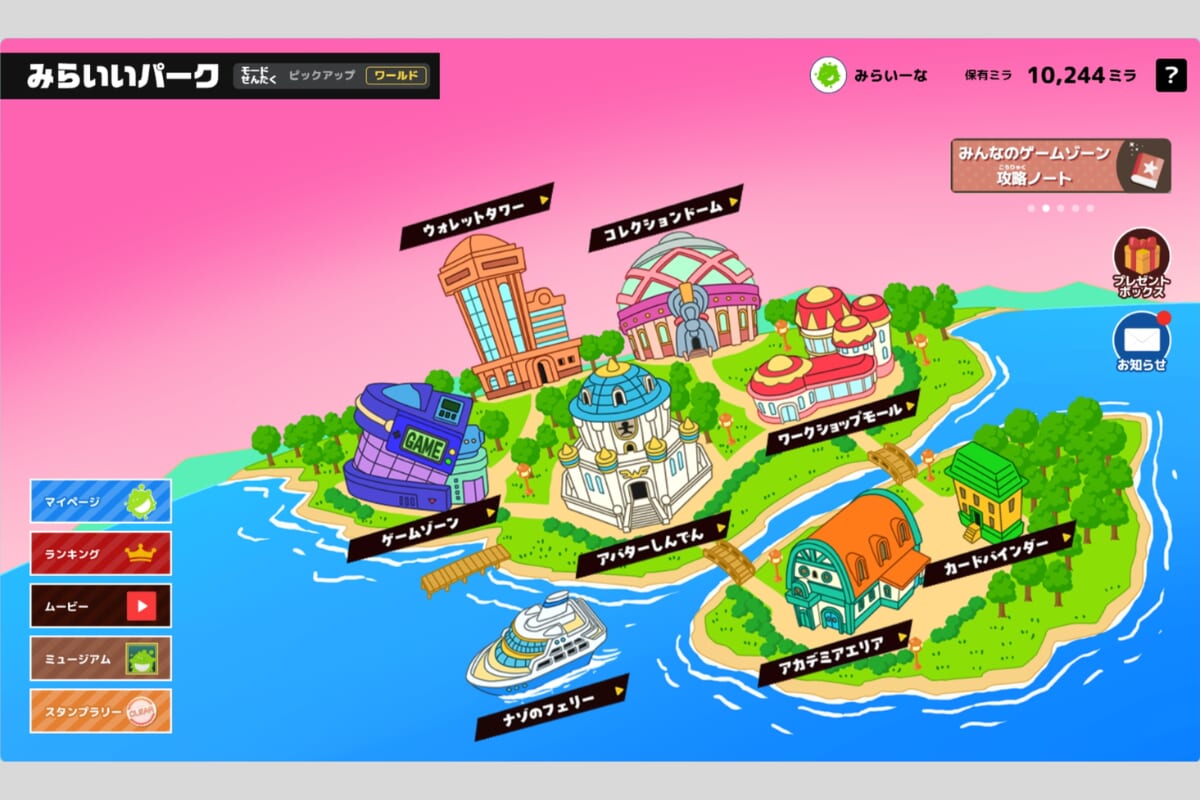Image resolution: width=1200 pixels, height=800 pixels.
Task: Open the ムービー menu entry
Action: point(100,605)
